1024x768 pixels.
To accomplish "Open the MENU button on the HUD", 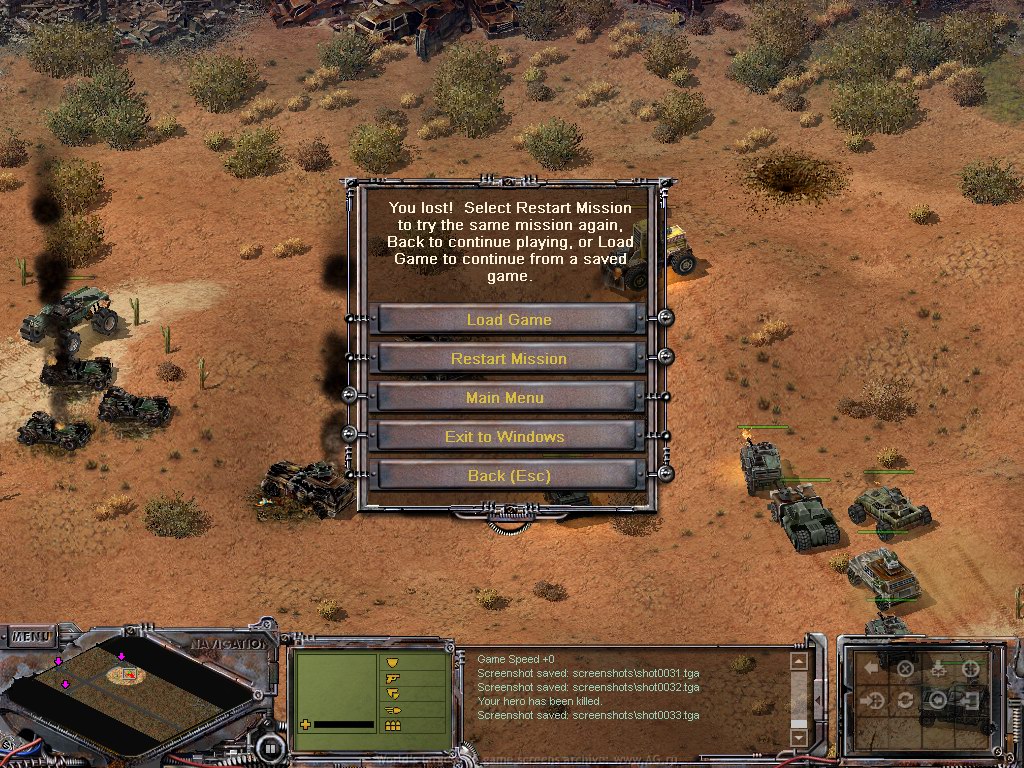I will coord(32,636).
